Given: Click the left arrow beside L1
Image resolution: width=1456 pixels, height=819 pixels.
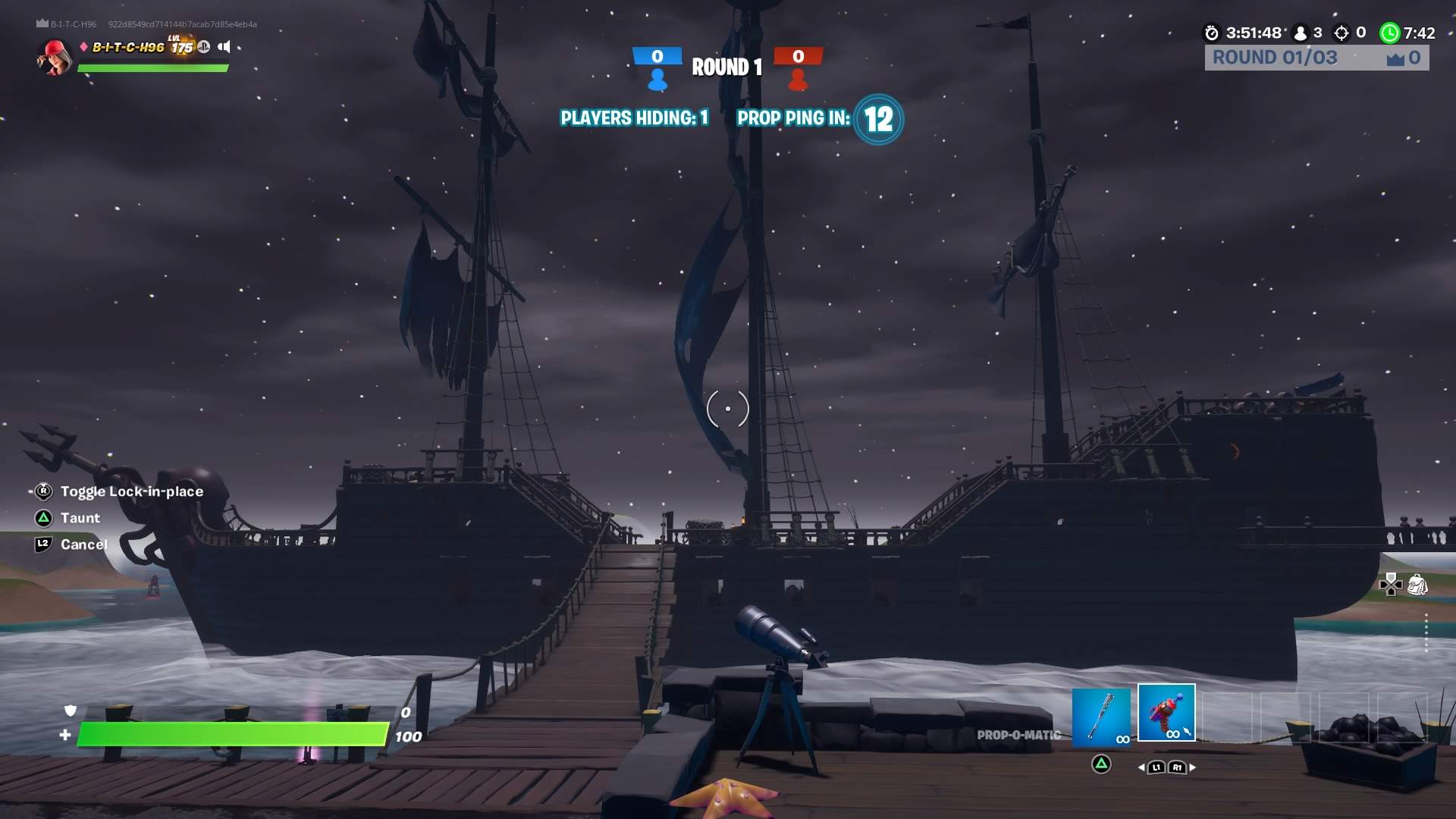Looking at the screenshot, I should coord(1142,767).
